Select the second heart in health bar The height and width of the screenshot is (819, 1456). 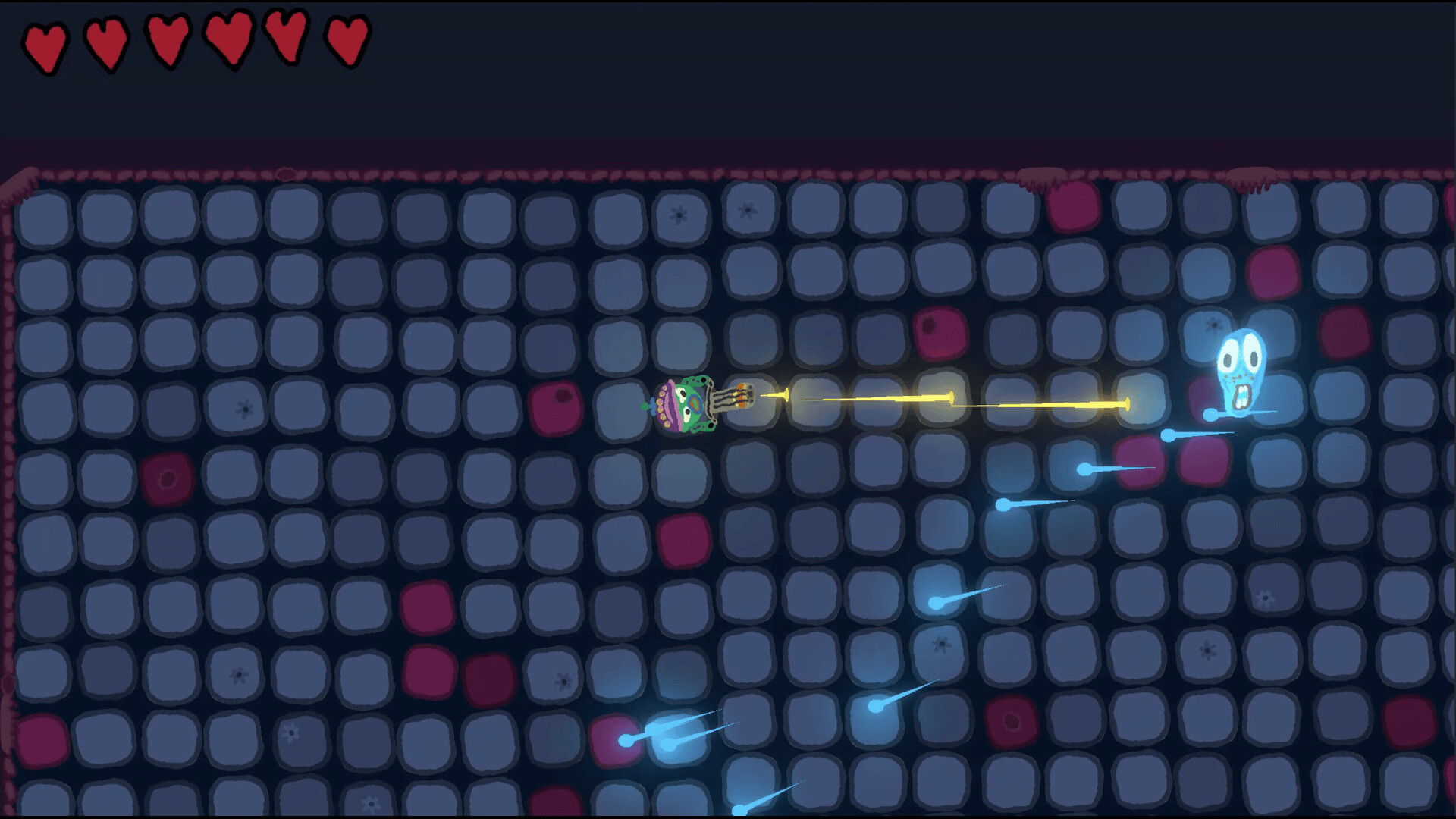pyautogui.click(x=106, y=39)
